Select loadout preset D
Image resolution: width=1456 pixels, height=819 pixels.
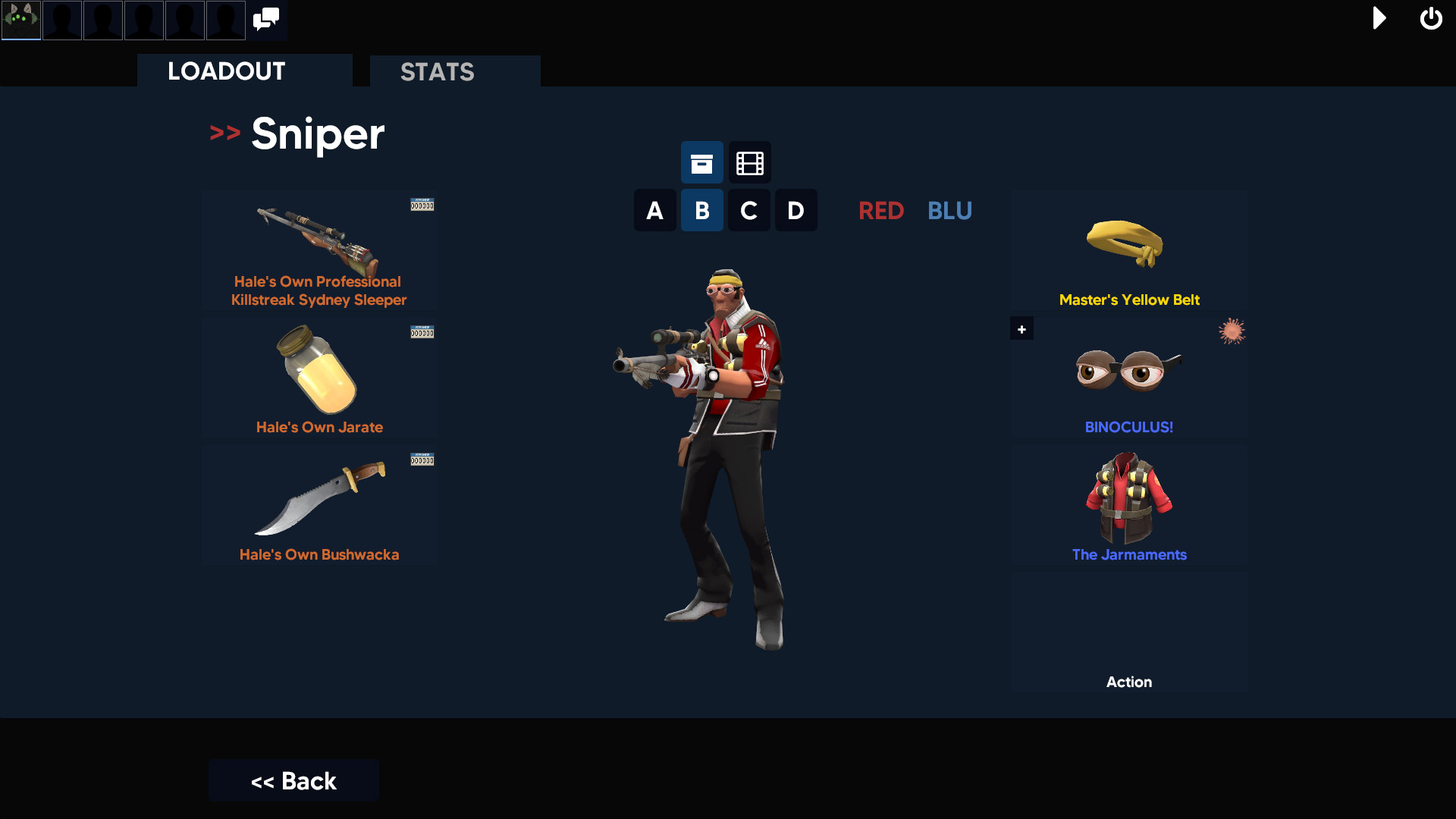click(795, 210)
